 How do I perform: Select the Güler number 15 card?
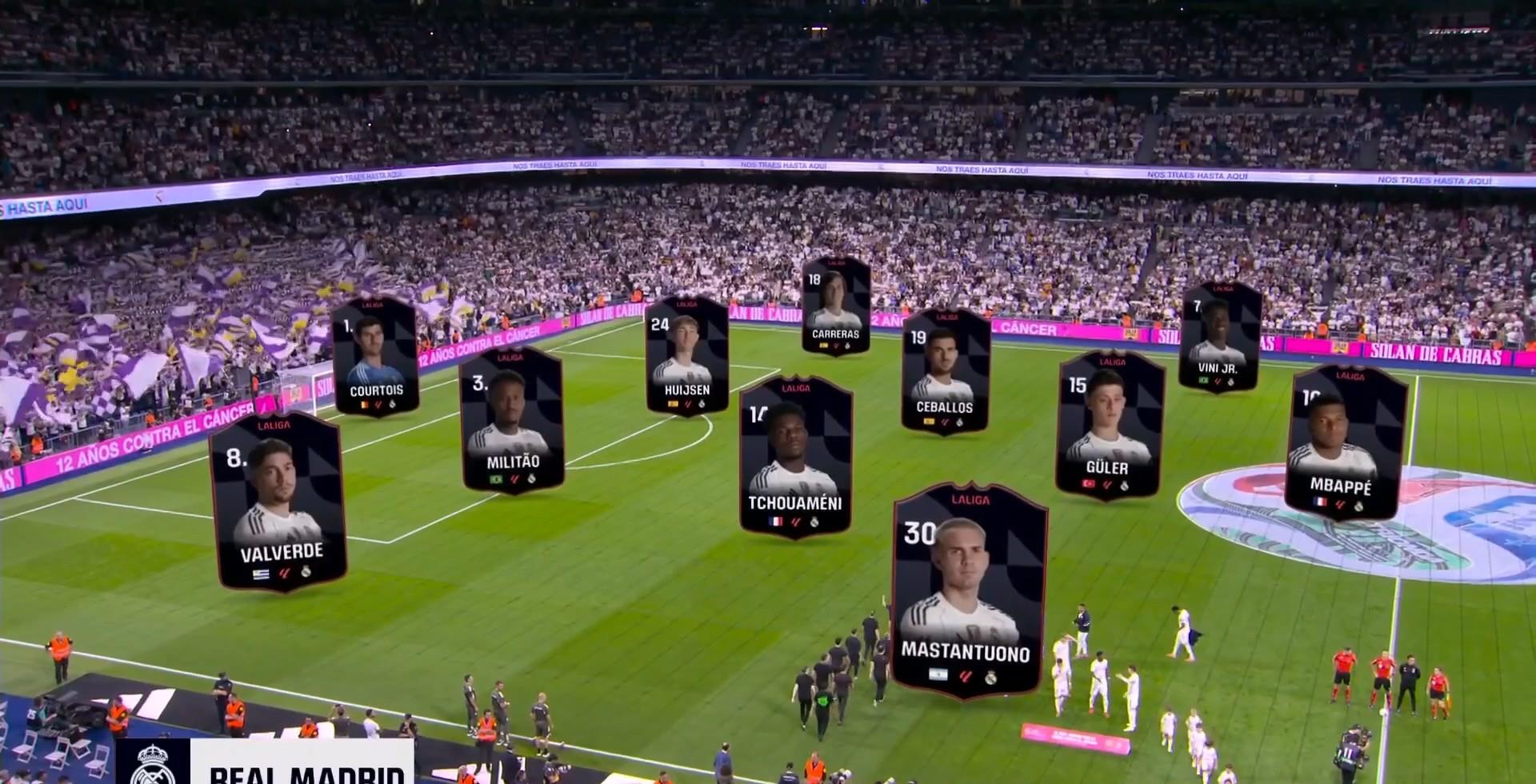click(x=1109, y=426)
